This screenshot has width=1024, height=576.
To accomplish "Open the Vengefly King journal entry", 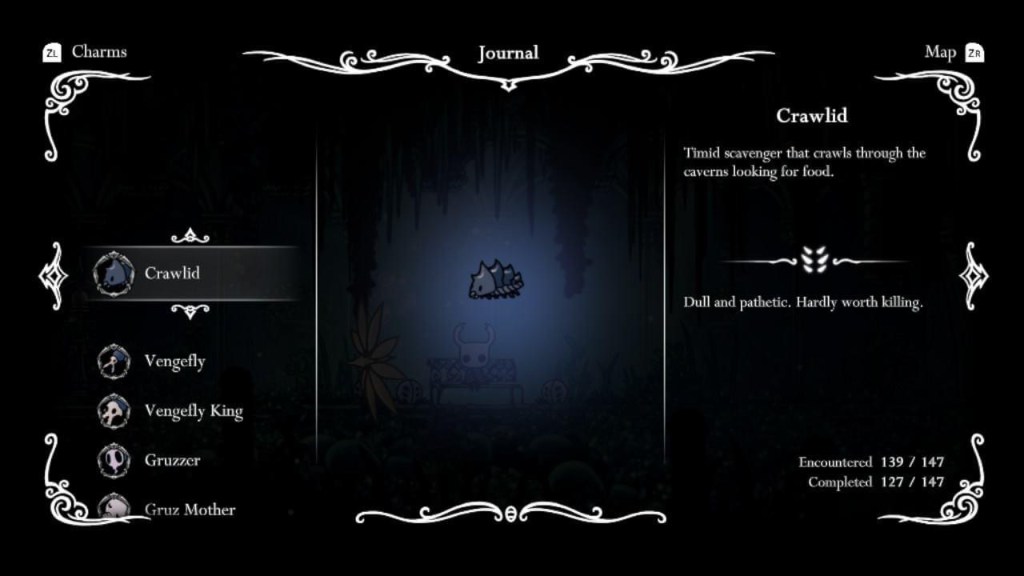I will [193, 411].
